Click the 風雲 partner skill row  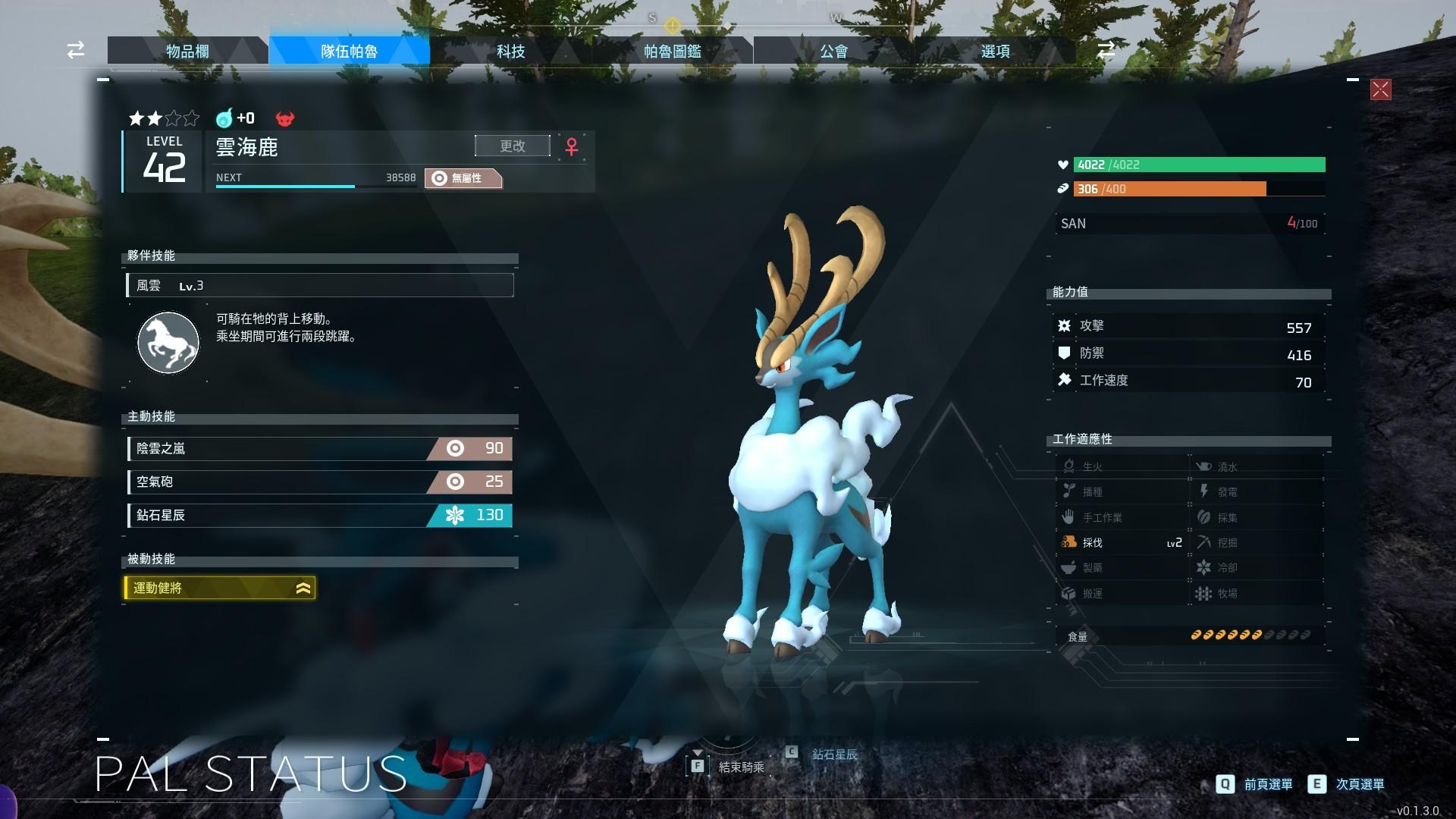(x=320, y=285)
